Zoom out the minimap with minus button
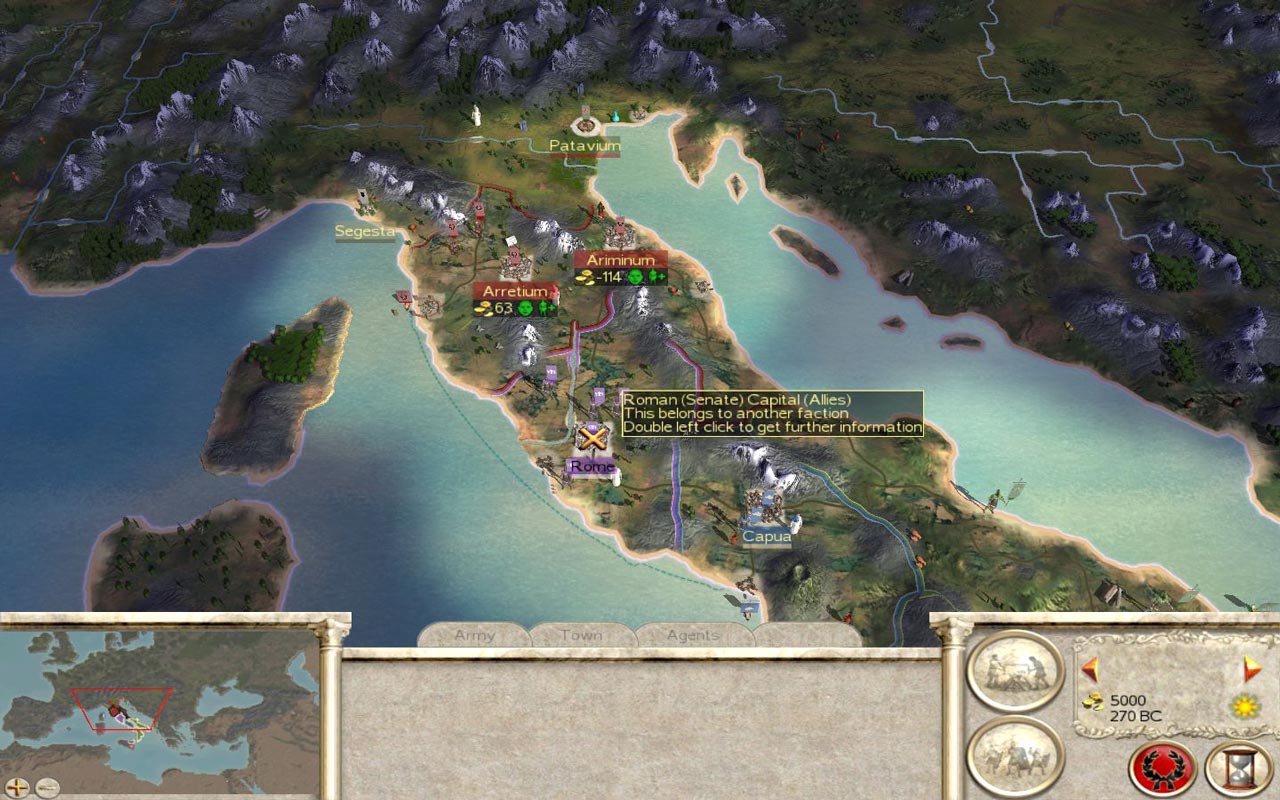The width and height of the screenshot is (1280, 800). (46, 787)
